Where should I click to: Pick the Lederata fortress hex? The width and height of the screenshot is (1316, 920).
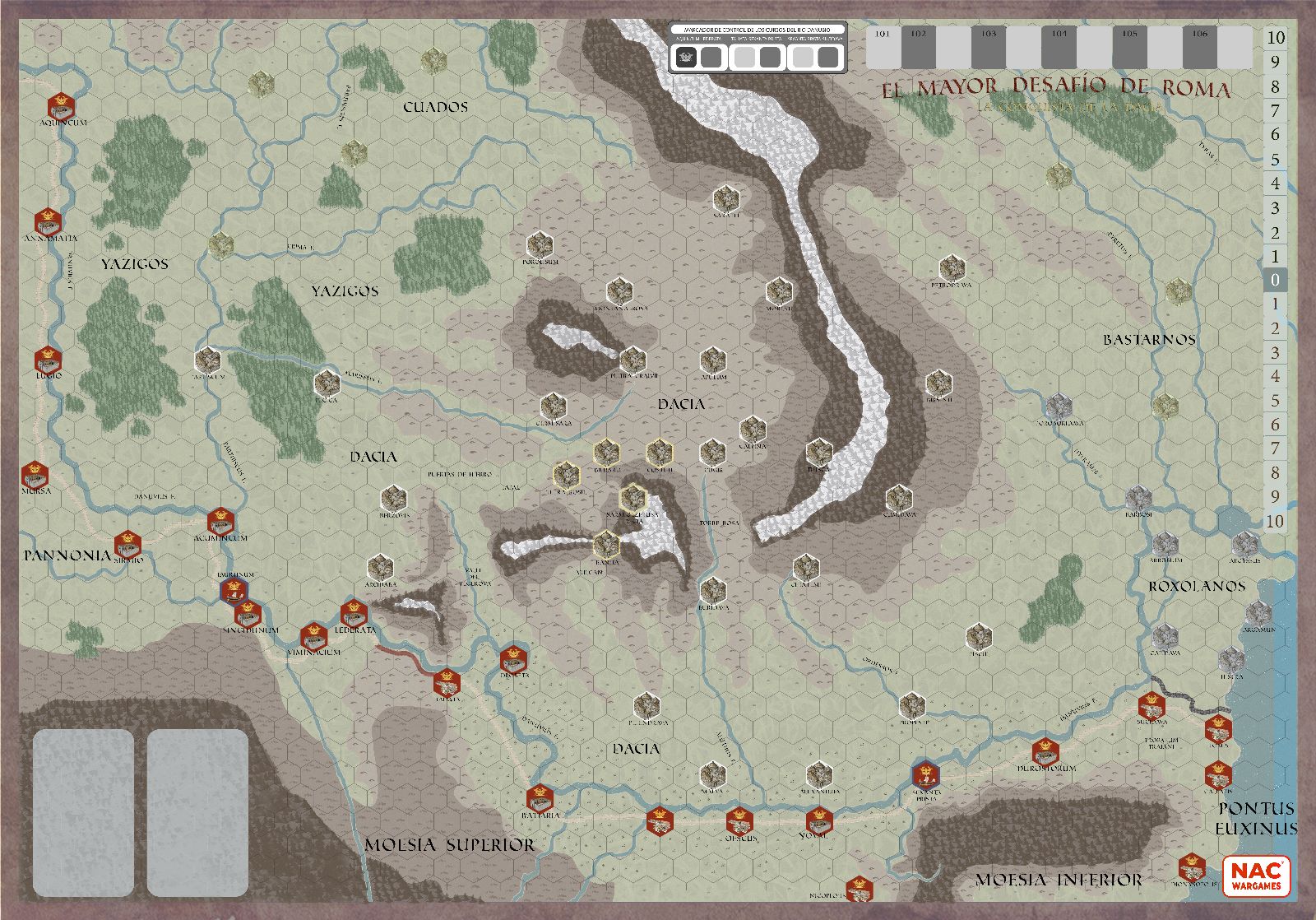pyautogui.click(x=354, y=613)
